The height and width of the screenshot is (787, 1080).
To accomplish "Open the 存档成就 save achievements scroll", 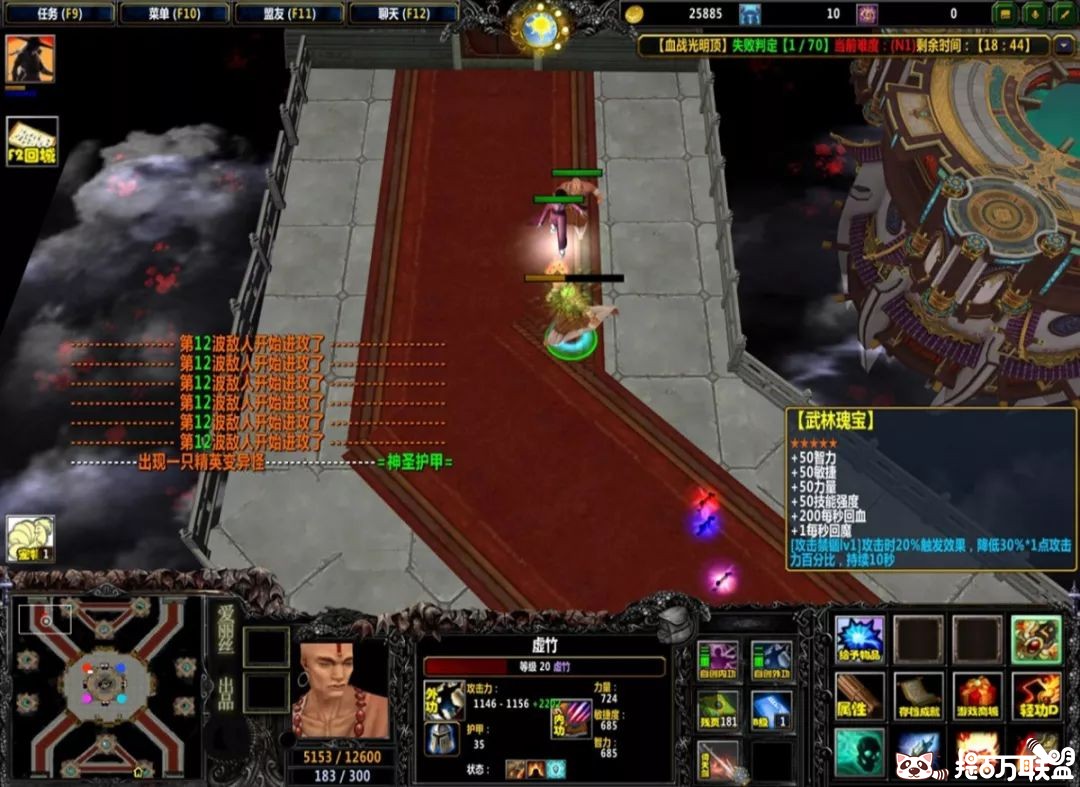I will coord(918,696).
